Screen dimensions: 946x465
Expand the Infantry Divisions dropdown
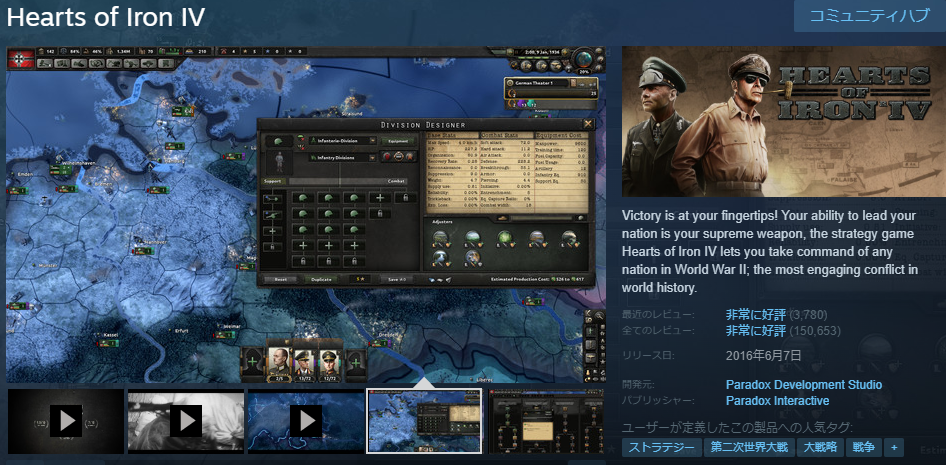372,157
